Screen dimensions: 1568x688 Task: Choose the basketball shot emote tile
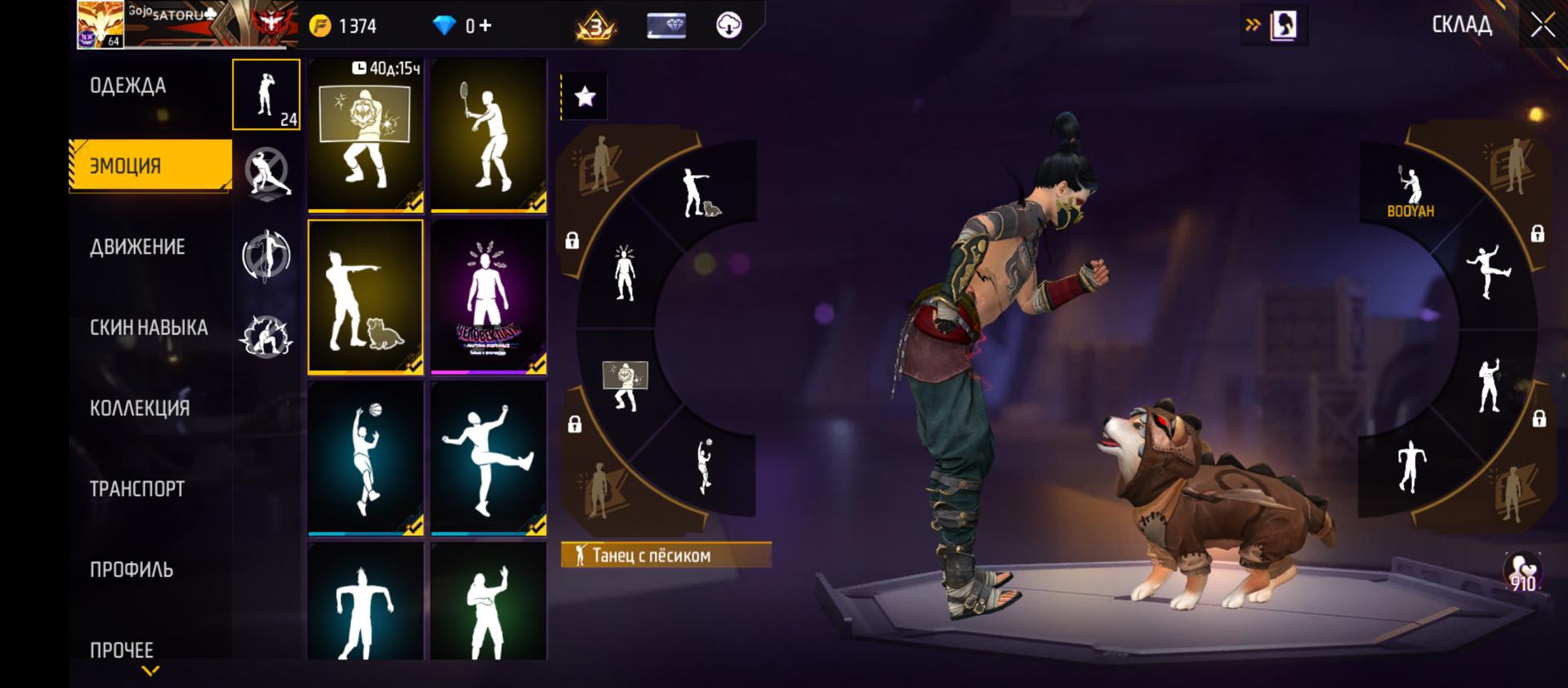pyautogui.click(x=365, y=458)
